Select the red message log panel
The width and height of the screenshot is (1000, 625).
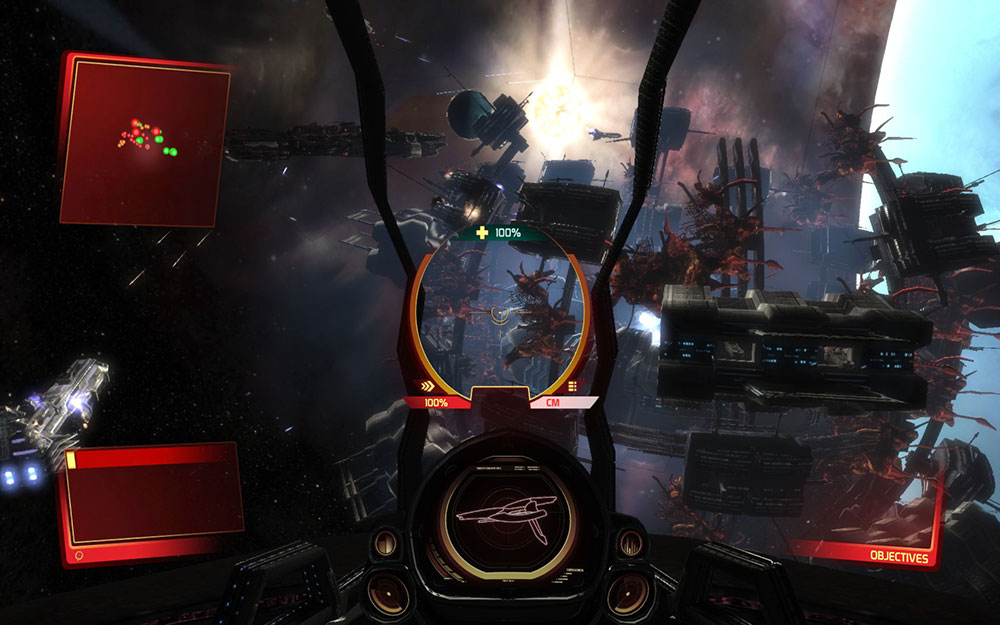coord(153,495)
